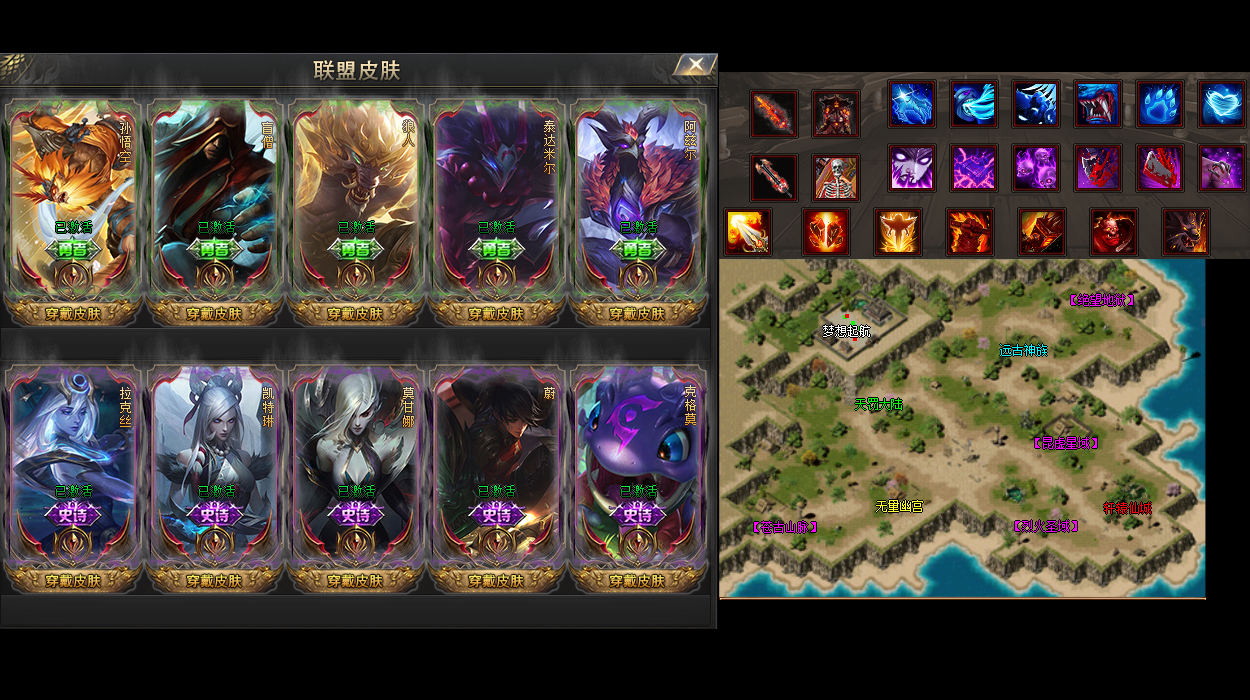Select the flaming wolf head skill
Image resolution: width=1250 pixels, height=700 pixels.
point(1186,232)
